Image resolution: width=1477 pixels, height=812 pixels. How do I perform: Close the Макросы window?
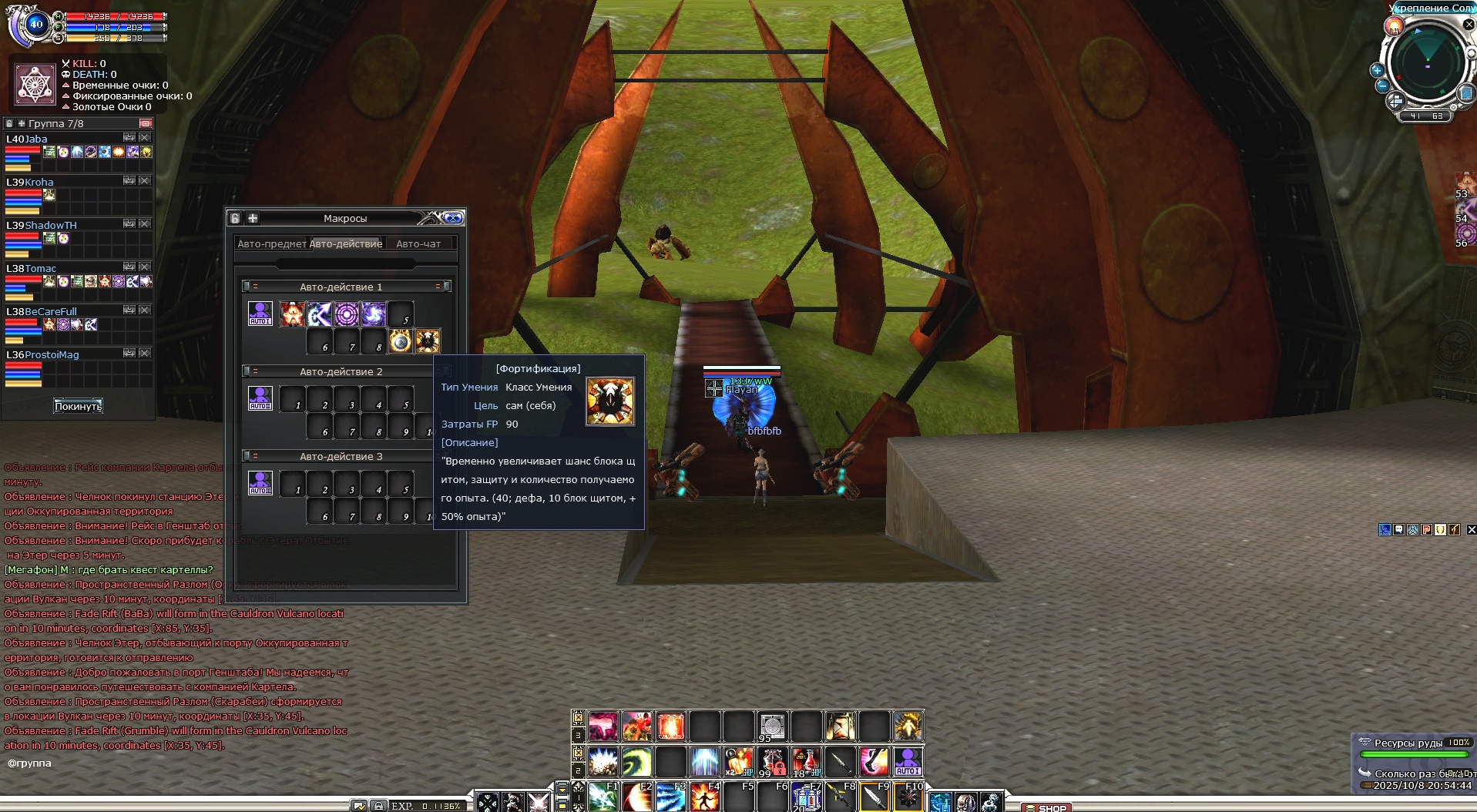coord(453,218)
